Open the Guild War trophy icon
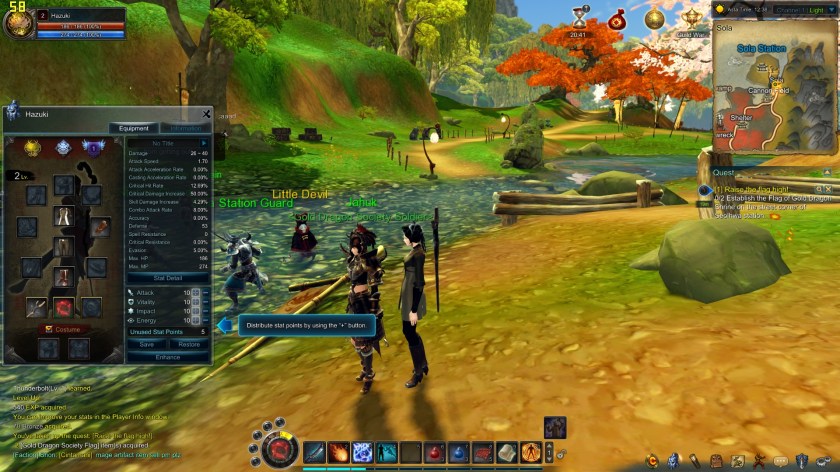840x472 pixels. coord(691,19)
